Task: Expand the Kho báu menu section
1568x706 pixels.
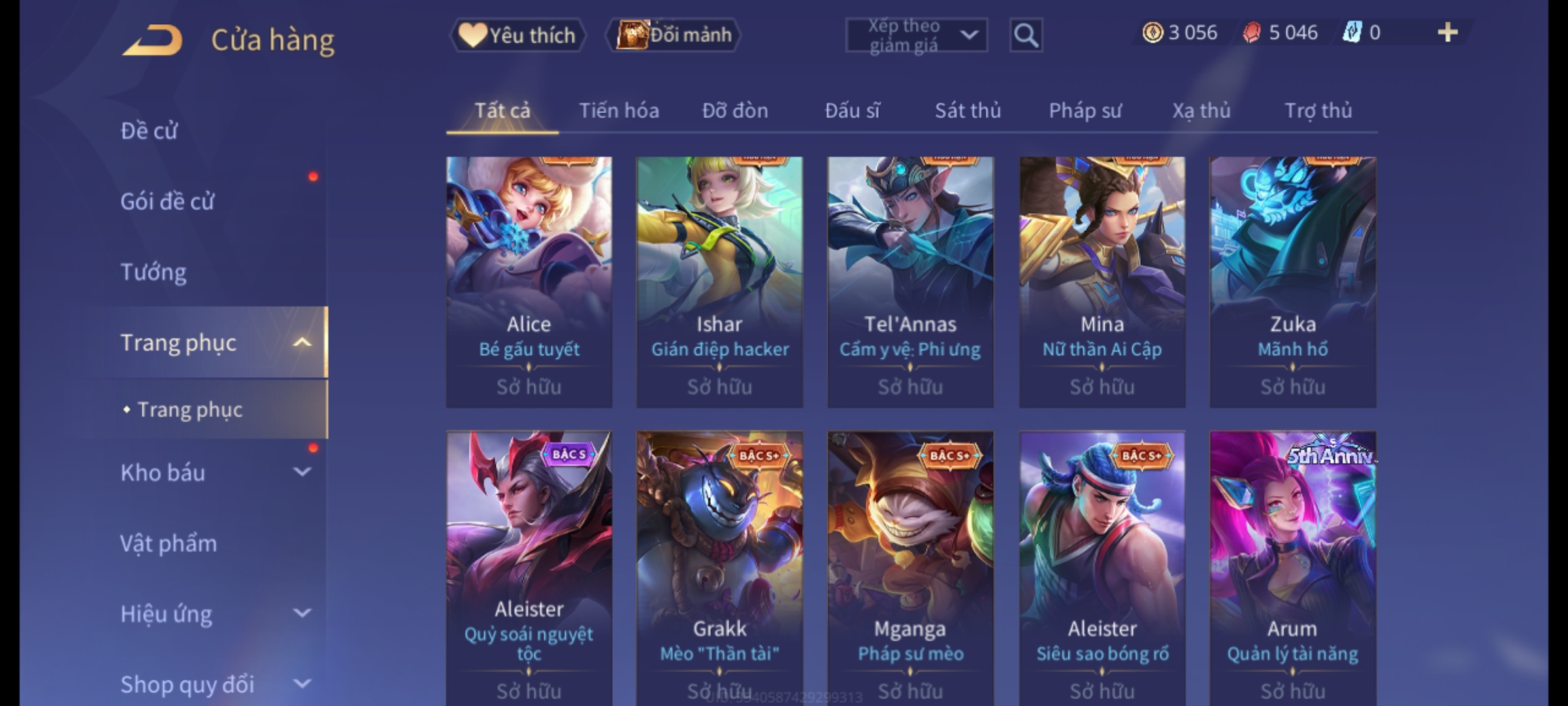Action: pos(301,472)
